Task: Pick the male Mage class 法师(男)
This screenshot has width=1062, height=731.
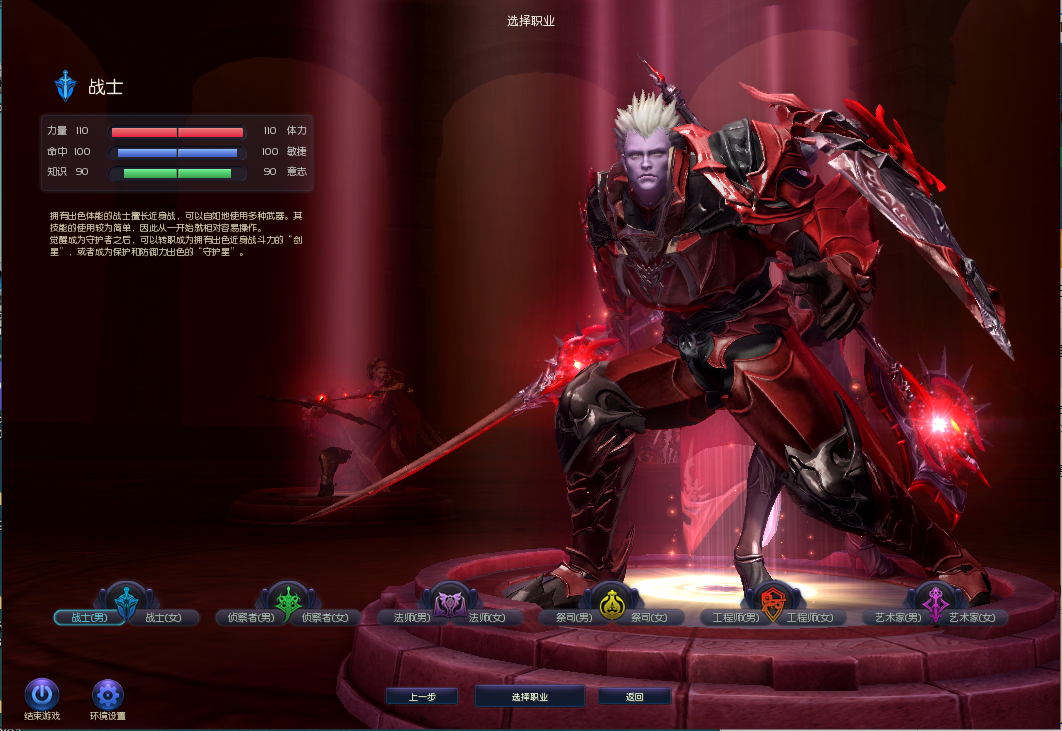Action: pos(410,617)
